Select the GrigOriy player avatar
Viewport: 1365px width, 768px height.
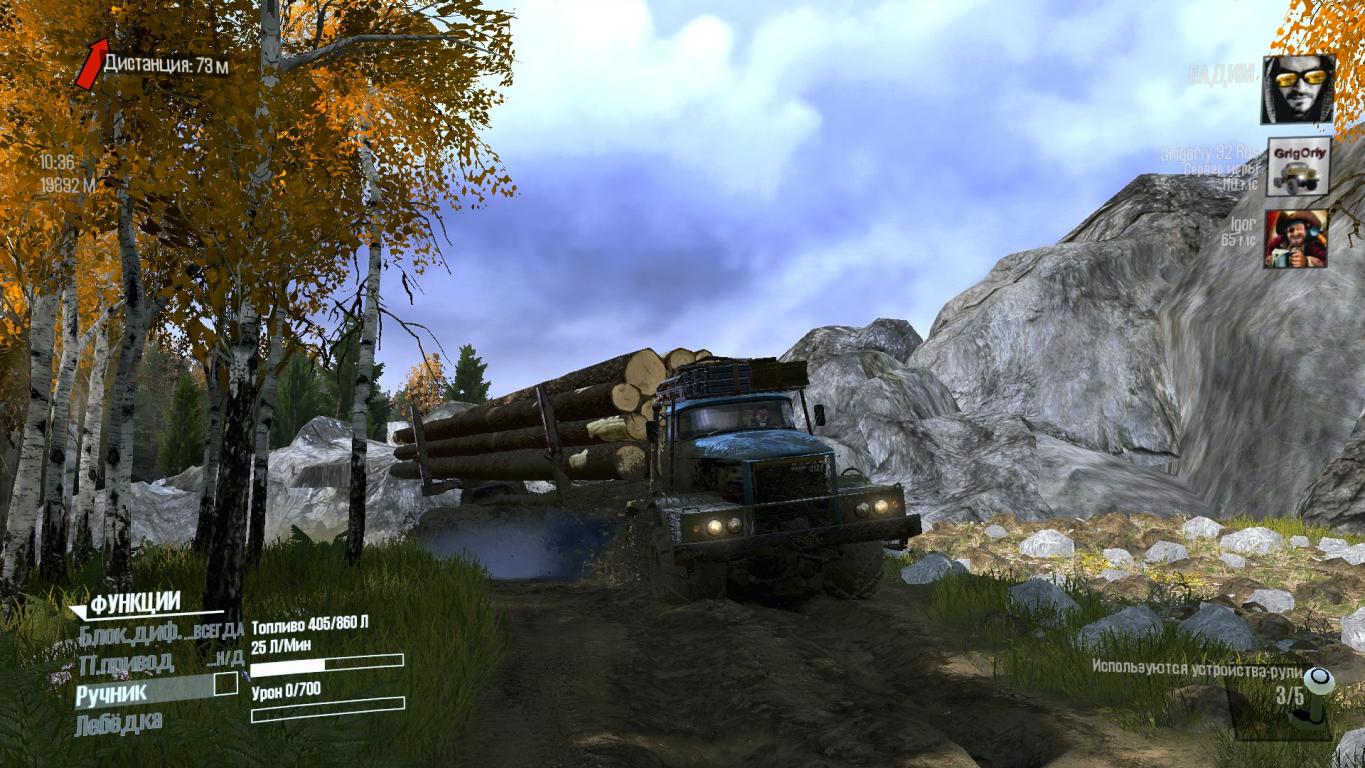click(x=1298, y=166)
